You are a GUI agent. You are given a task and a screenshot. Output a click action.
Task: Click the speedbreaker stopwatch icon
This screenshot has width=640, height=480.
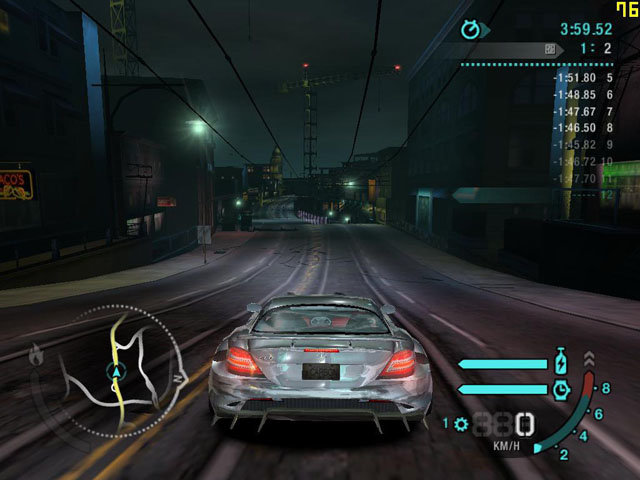[561, 388]
